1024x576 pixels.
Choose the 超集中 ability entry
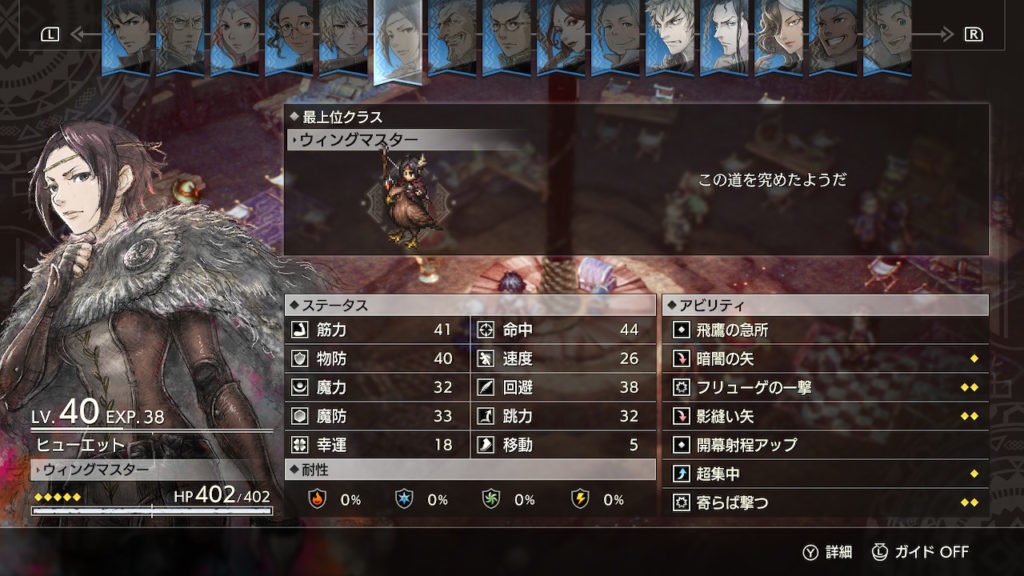pos(823,474)
